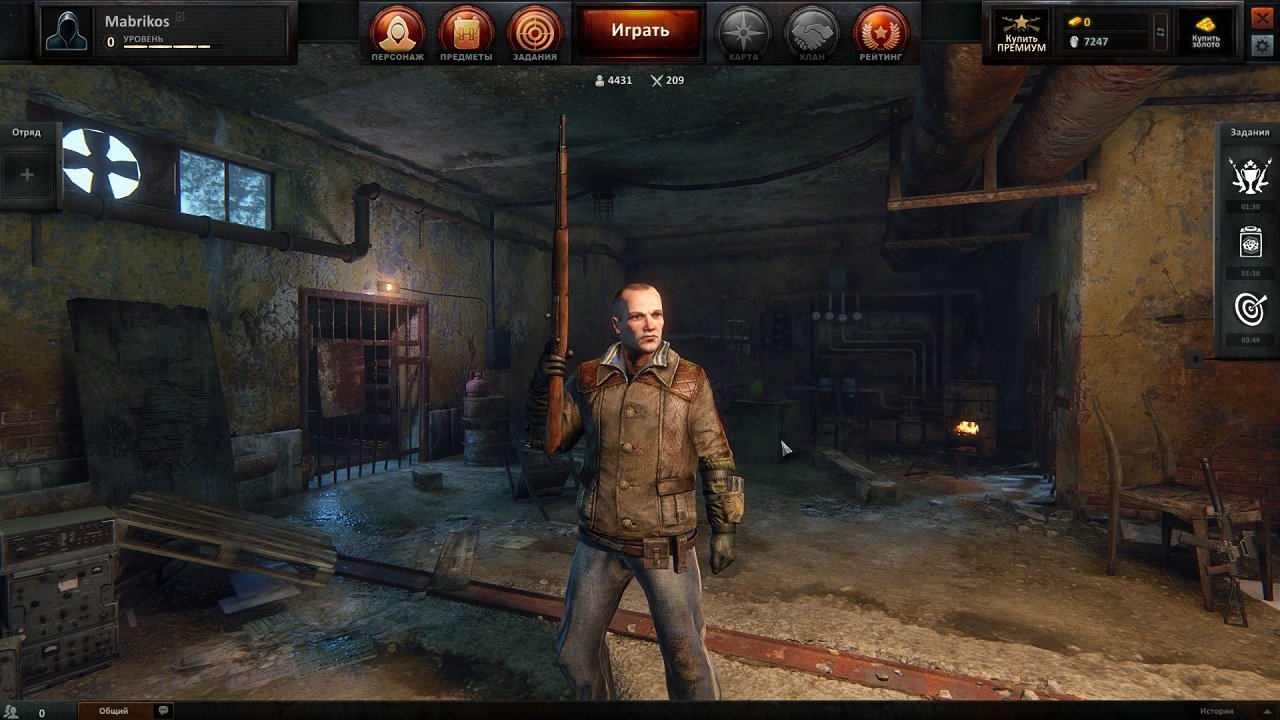Open the КЛАН (clan) screen
This screenshot has width=1280, height=720.
(812, 31)
